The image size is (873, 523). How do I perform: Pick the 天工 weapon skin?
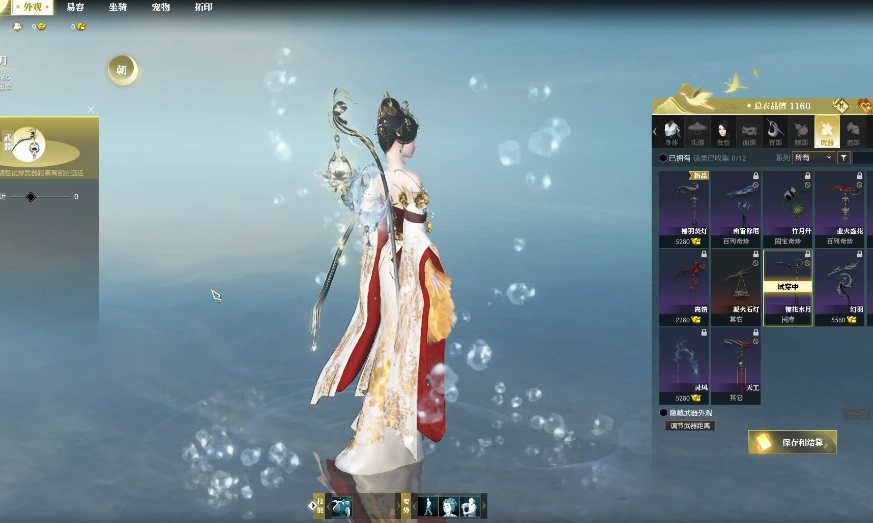pyautogui.click(x=736, y=365)
